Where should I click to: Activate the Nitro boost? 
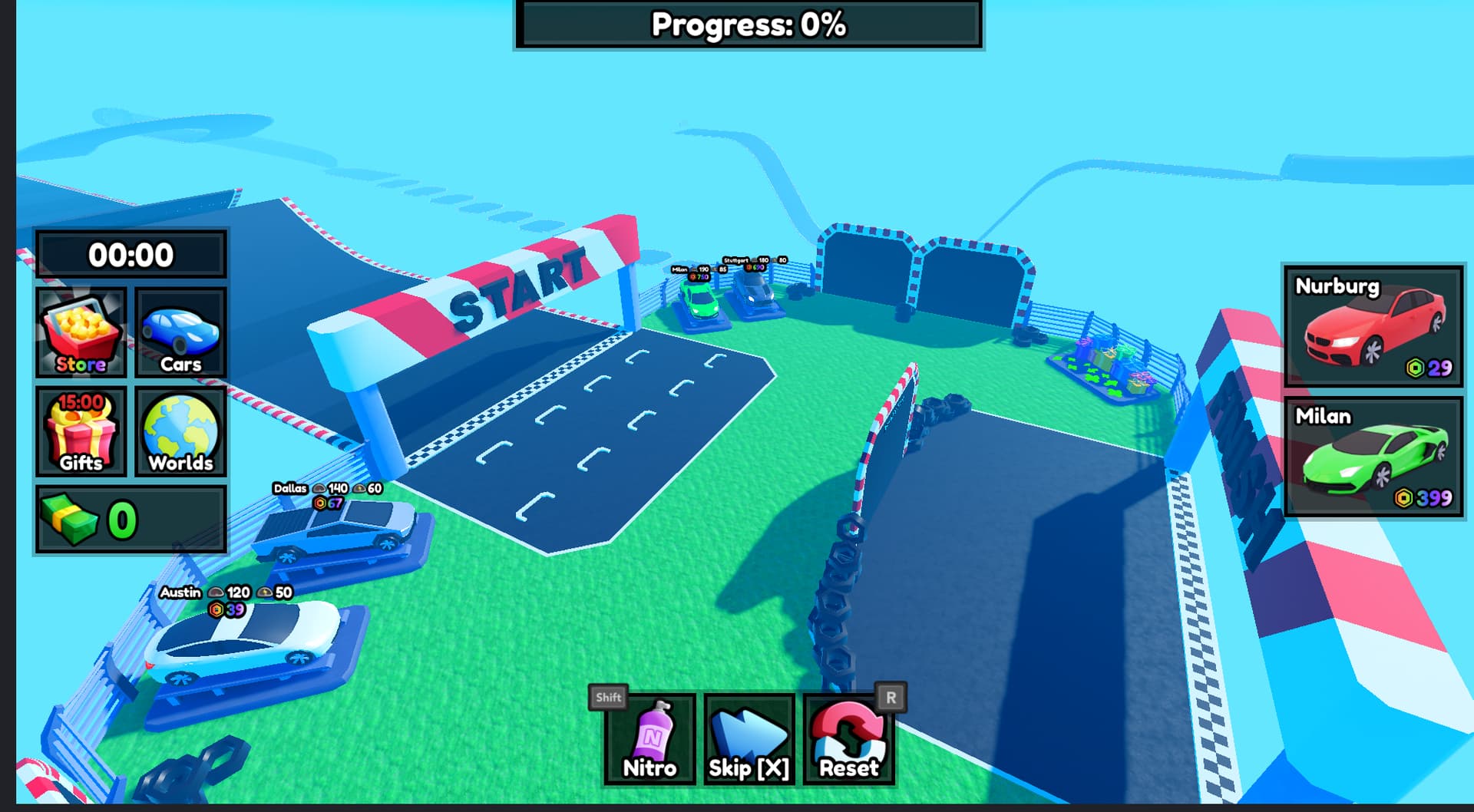[x=649, y=739]
